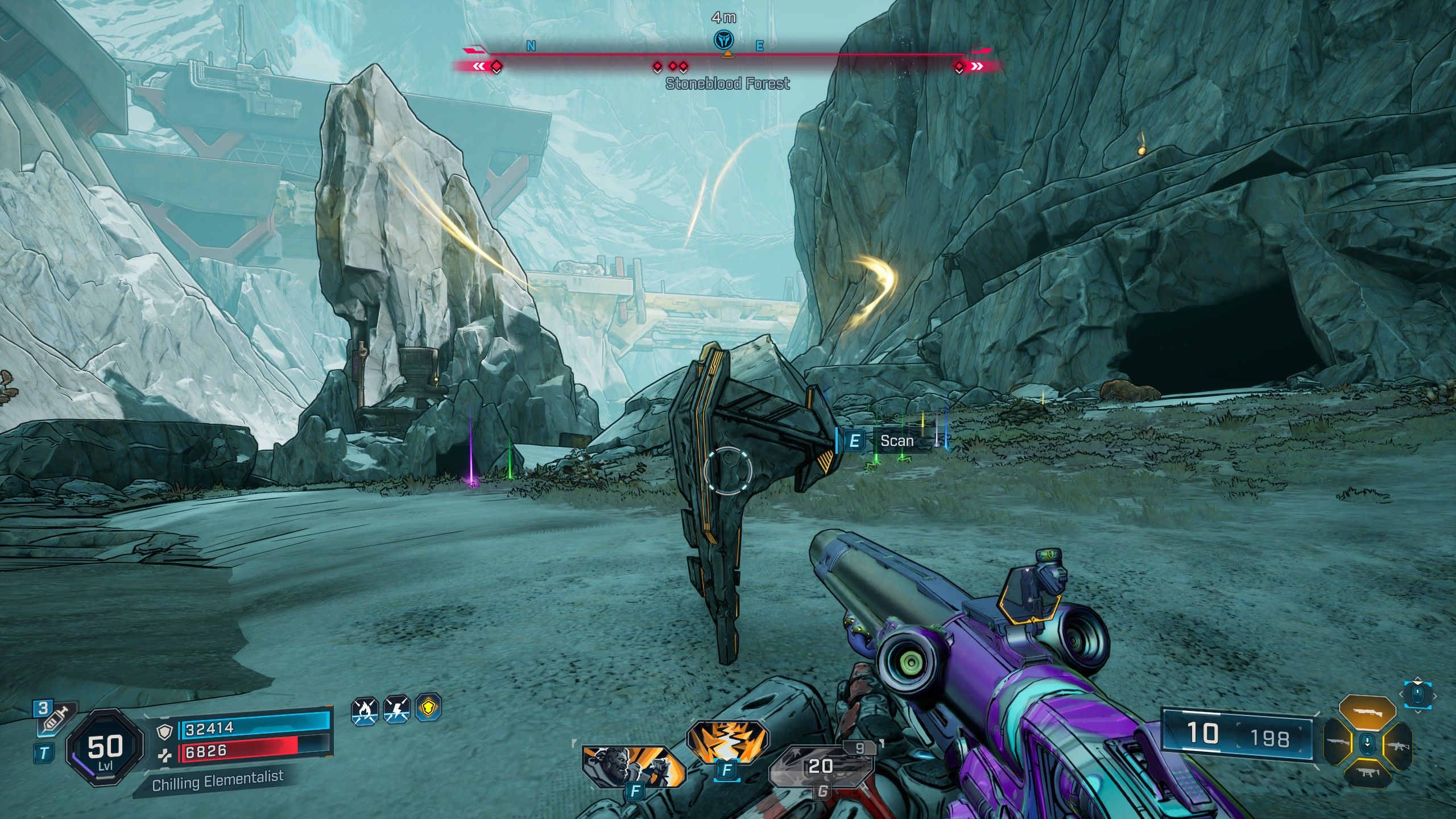Inspect the lightning resistance status icon
Screen dimensions: 1456x819
coord(396,710)
